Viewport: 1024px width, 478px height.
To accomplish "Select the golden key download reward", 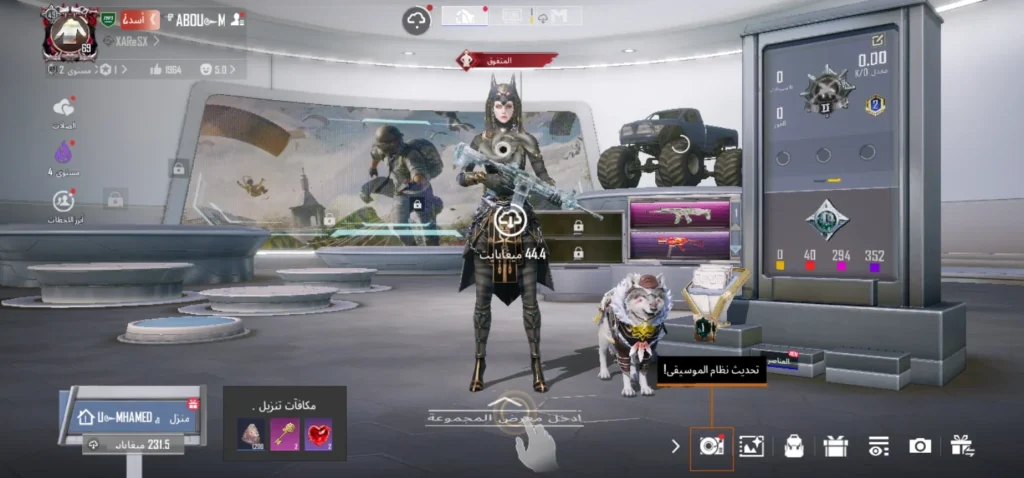I will click(285, 433).
